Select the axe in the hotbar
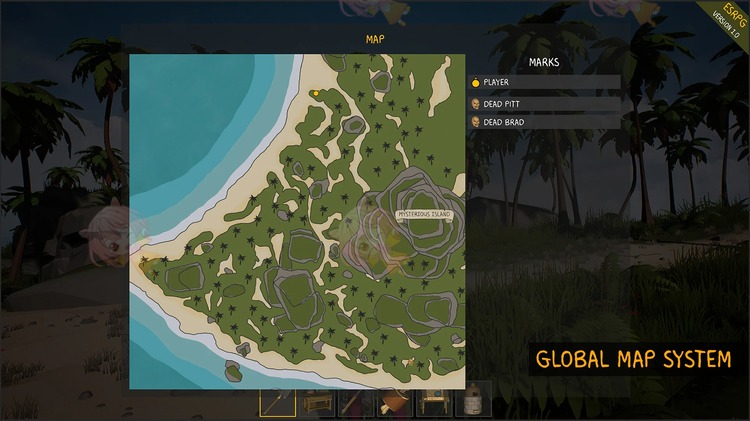 [x=277, y=402]
